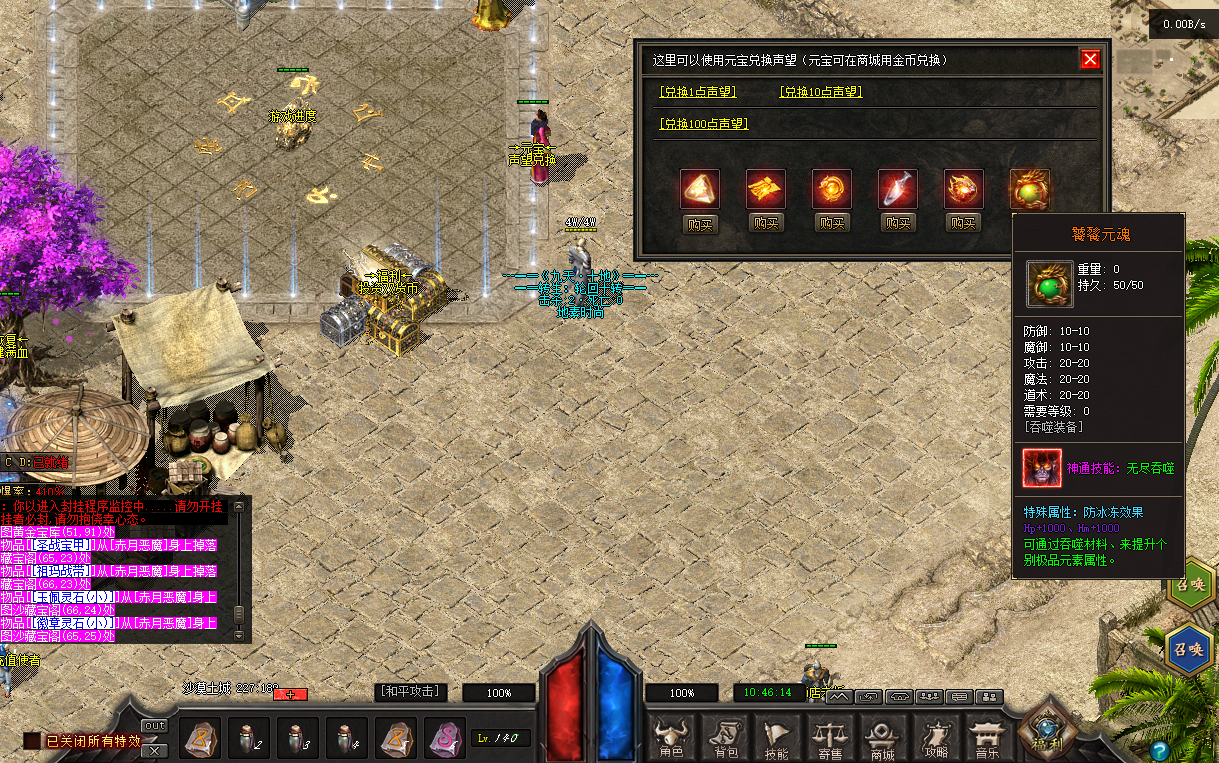Use the pink rune stone hotbar slot
Screen dimensions: 1219x763
coord(444,739)
